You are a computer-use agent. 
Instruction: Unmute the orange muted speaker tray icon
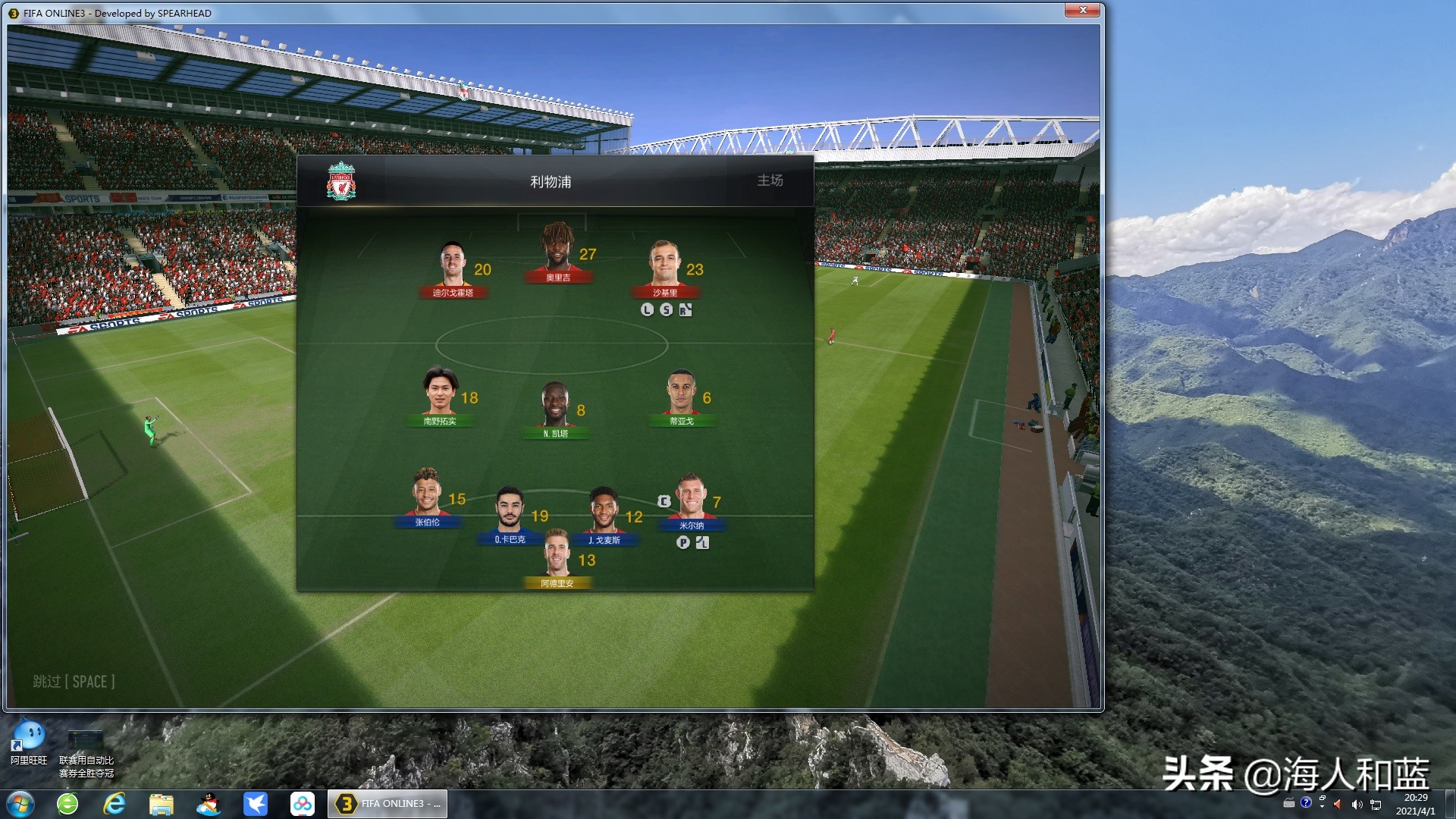(x=1337, y=804)
